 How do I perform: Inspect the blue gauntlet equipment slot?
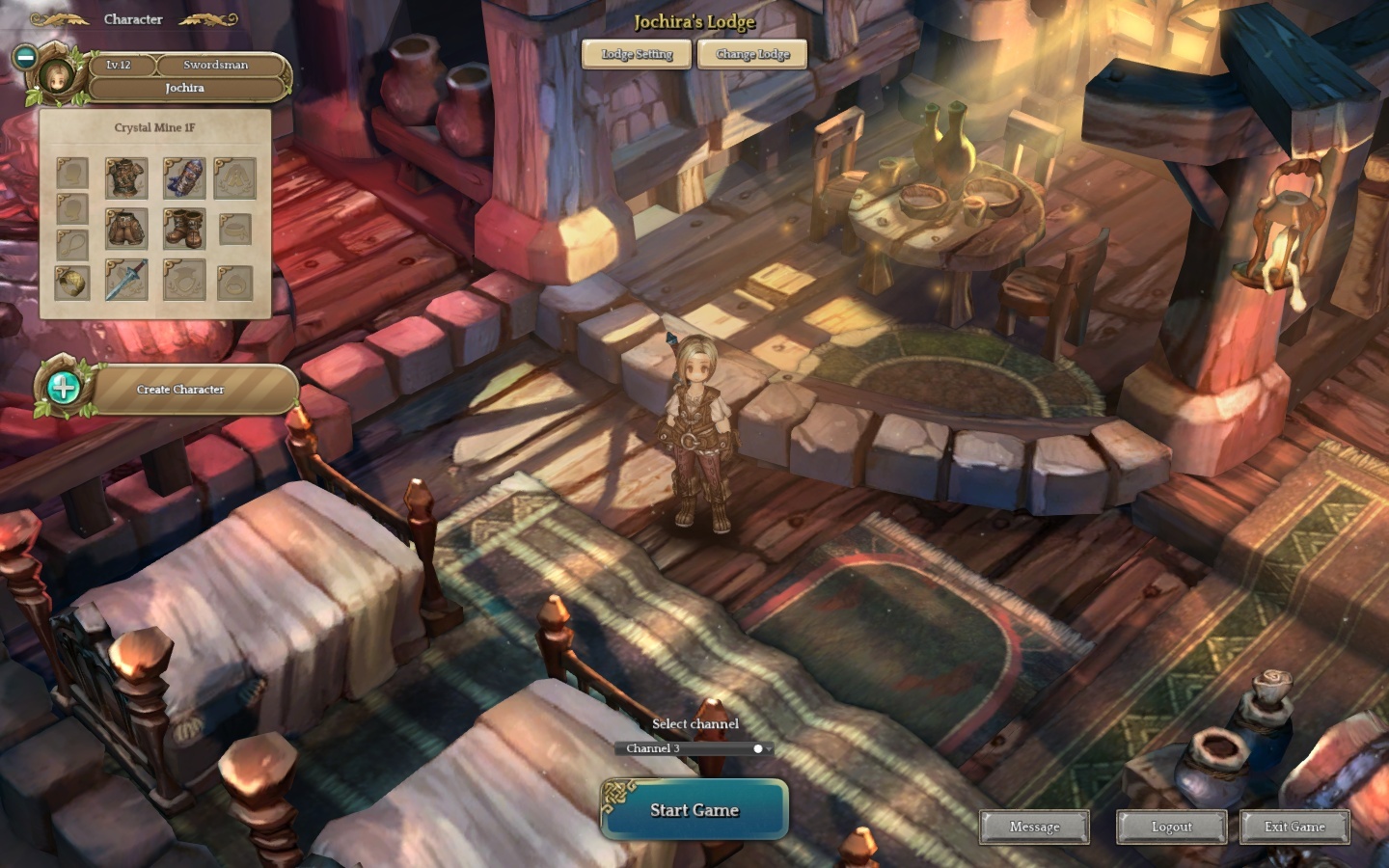click(x=183, y=178)
